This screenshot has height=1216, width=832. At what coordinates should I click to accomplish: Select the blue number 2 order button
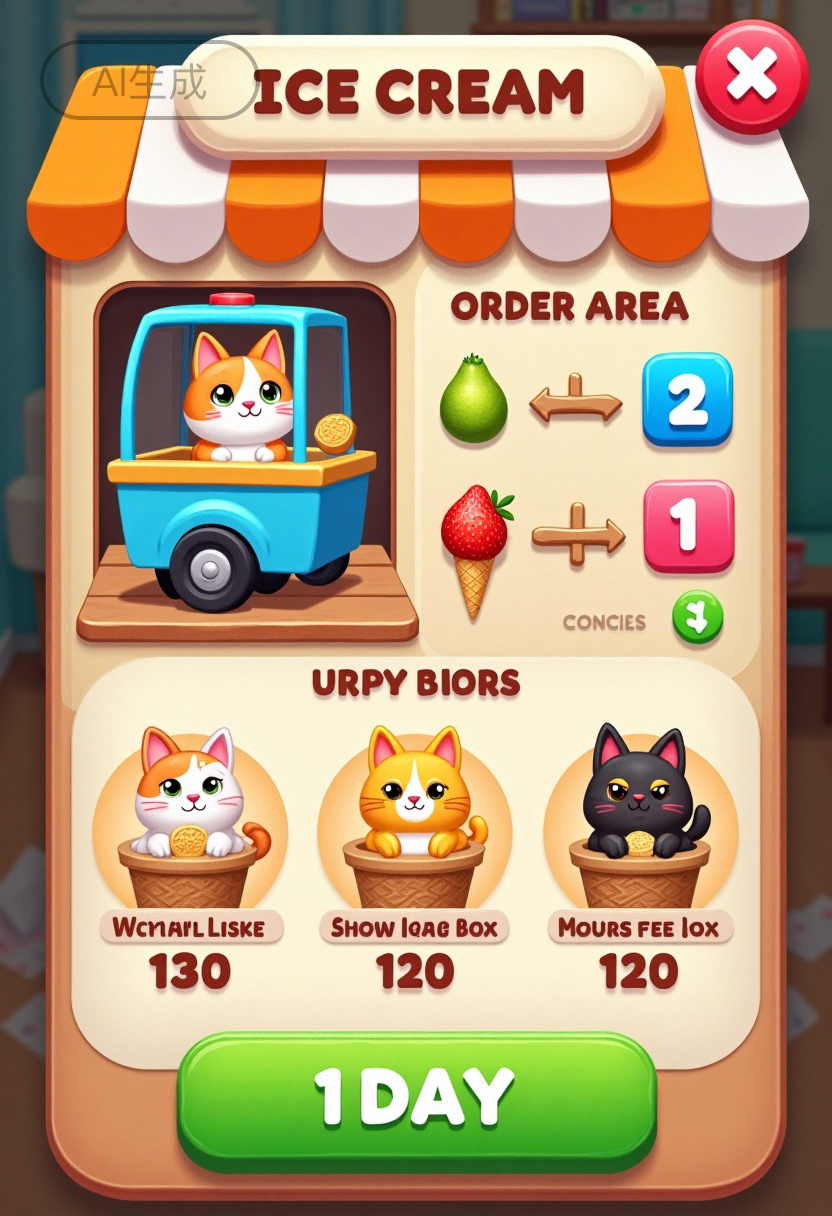[x=687, y=399]
